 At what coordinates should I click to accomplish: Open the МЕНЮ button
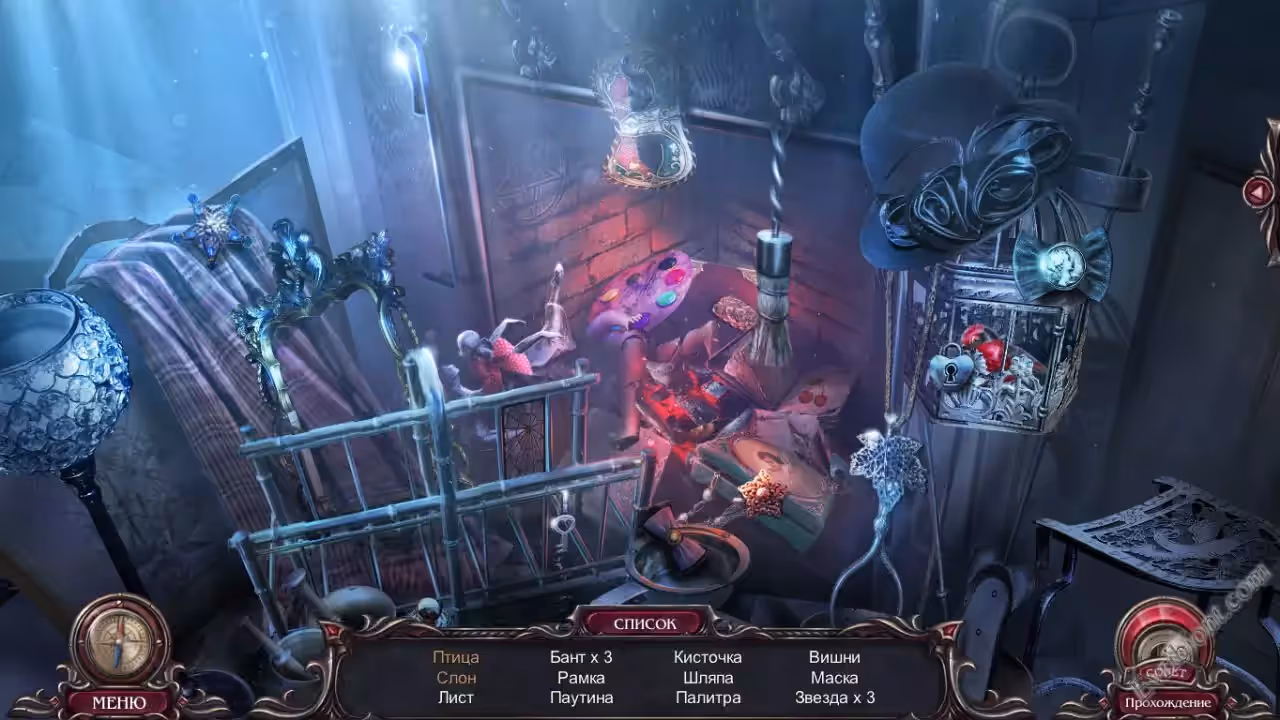pos(118,702)
